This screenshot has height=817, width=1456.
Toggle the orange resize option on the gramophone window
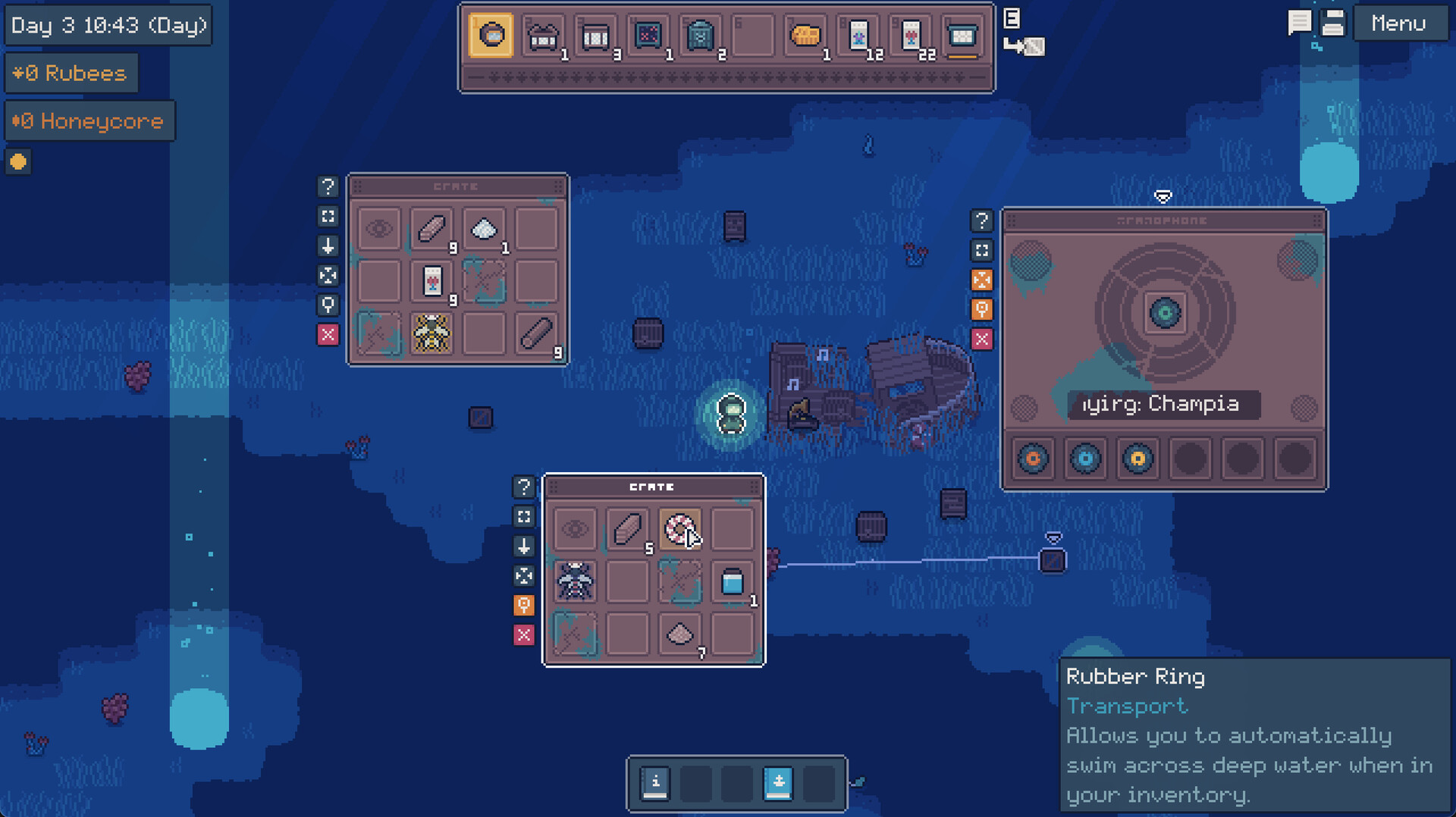[x=983, y=280]
